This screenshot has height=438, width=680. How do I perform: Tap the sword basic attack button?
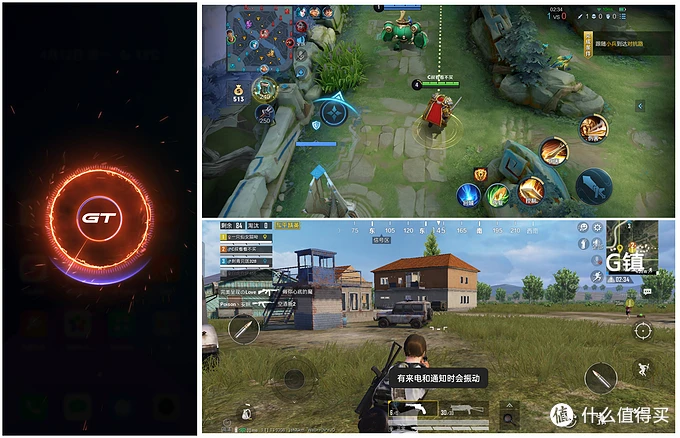pyautogui.click(x=595, y=183)
